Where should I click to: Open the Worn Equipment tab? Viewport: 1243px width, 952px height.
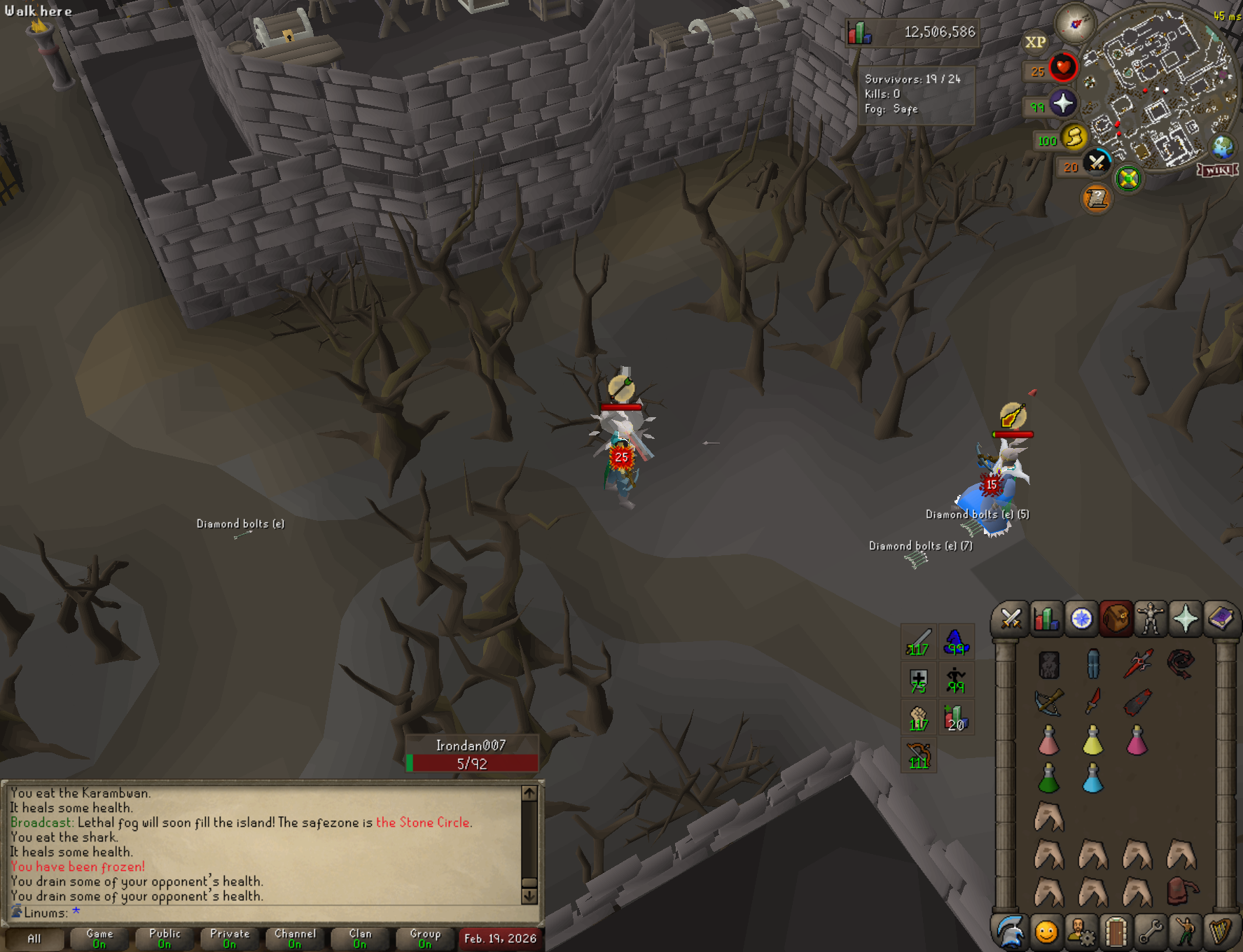pyautogui.click(x=1151, y=619)
